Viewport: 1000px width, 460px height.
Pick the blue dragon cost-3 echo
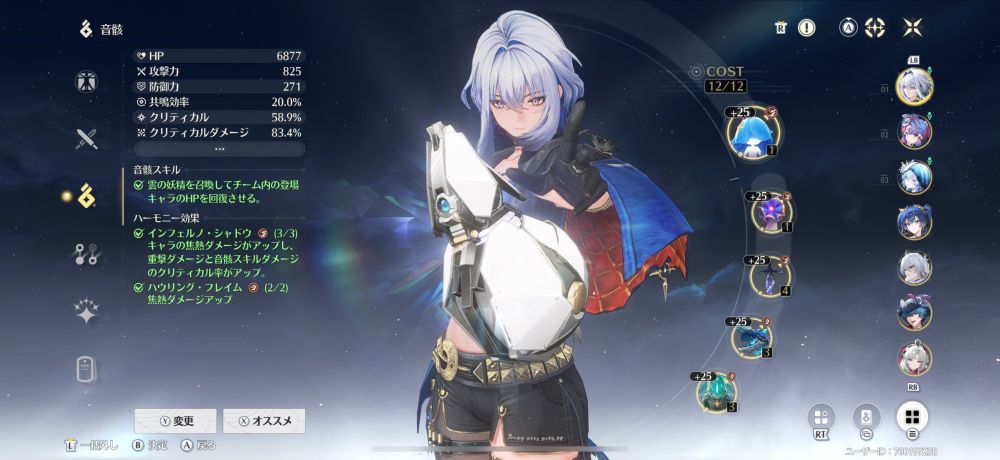[x=752, y=337]
